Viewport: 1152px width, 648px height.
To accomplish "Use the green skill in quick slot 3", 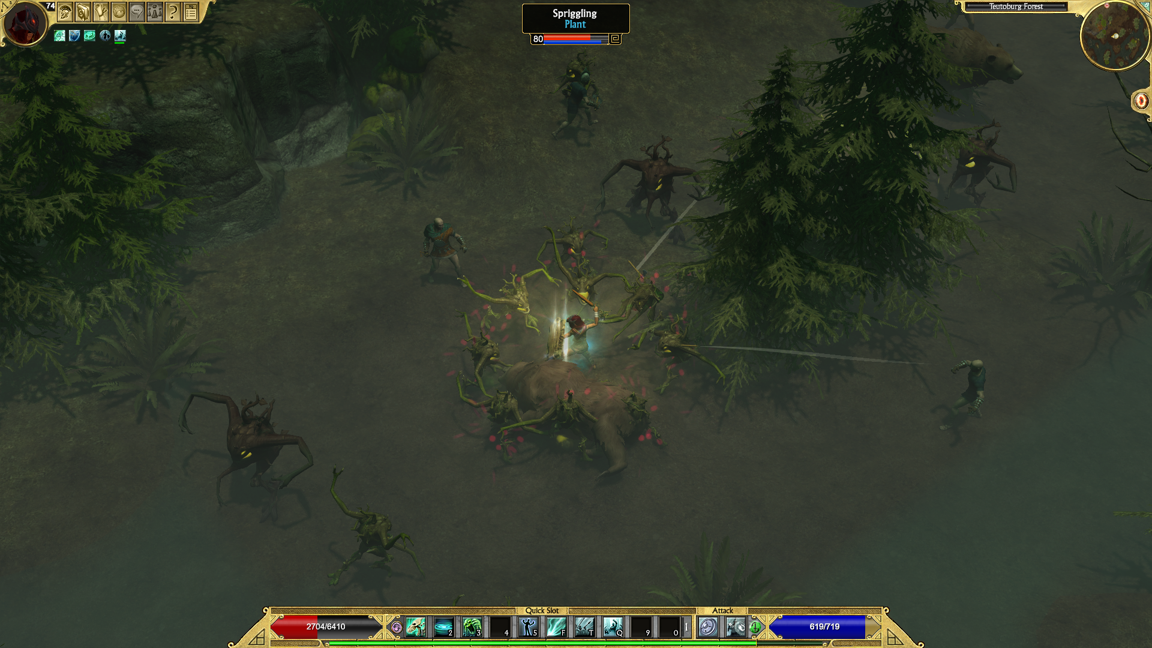I will point(471,627).
